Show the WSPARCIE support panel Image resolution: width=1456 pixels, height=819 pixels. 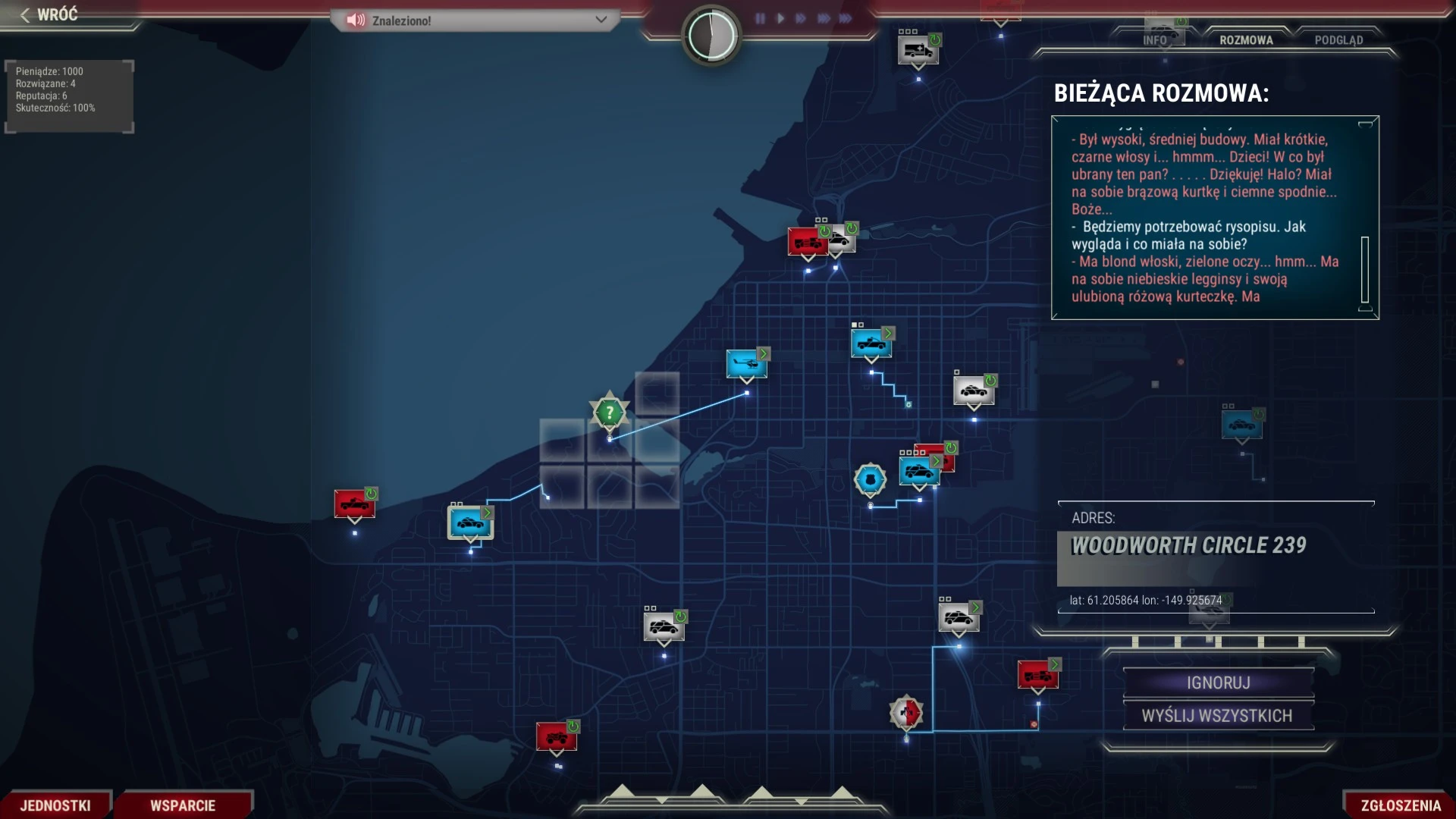[183, 805]
